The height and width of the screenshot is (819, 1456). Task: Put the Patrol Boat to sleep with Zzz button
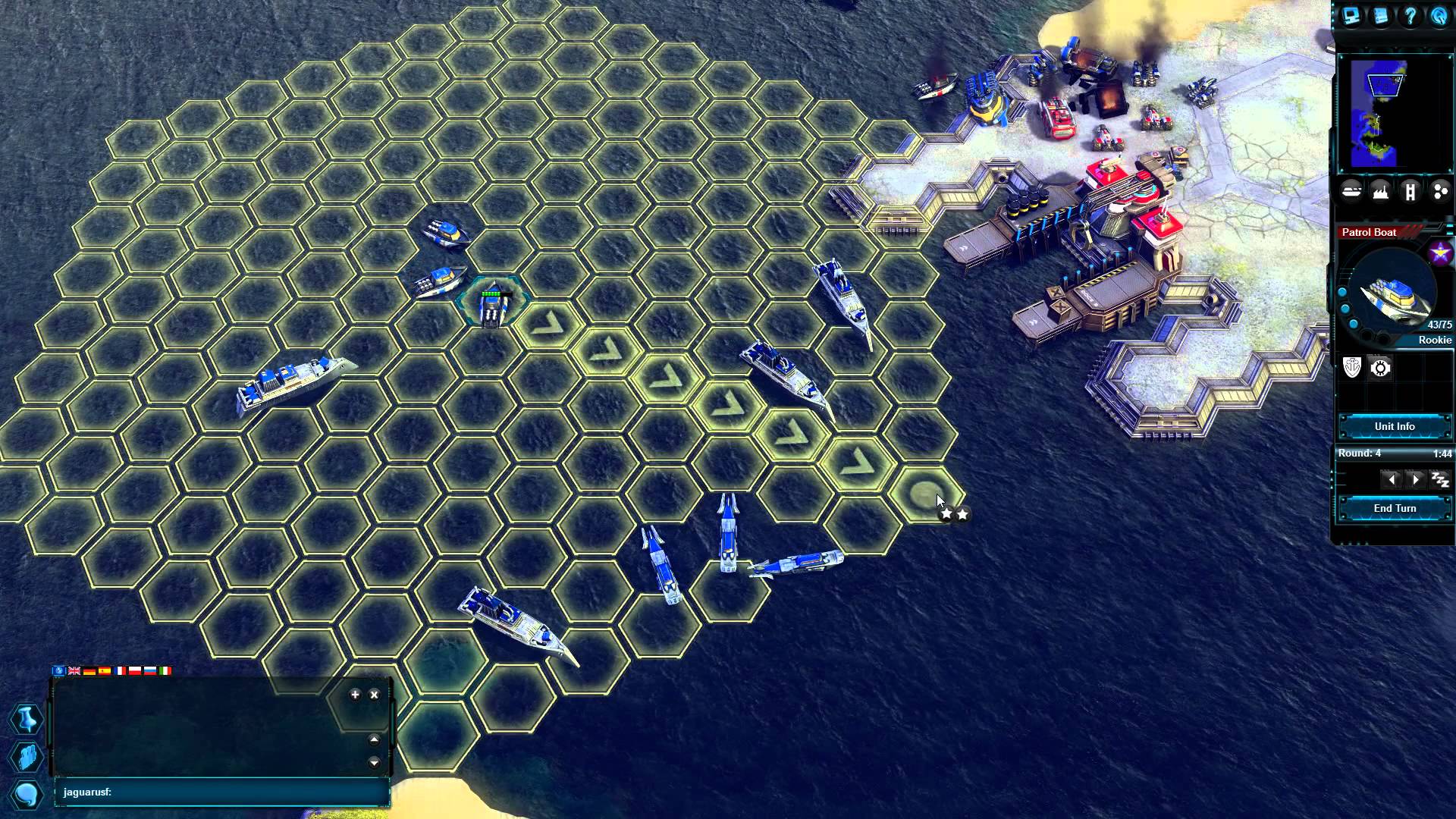(1439, 479)
